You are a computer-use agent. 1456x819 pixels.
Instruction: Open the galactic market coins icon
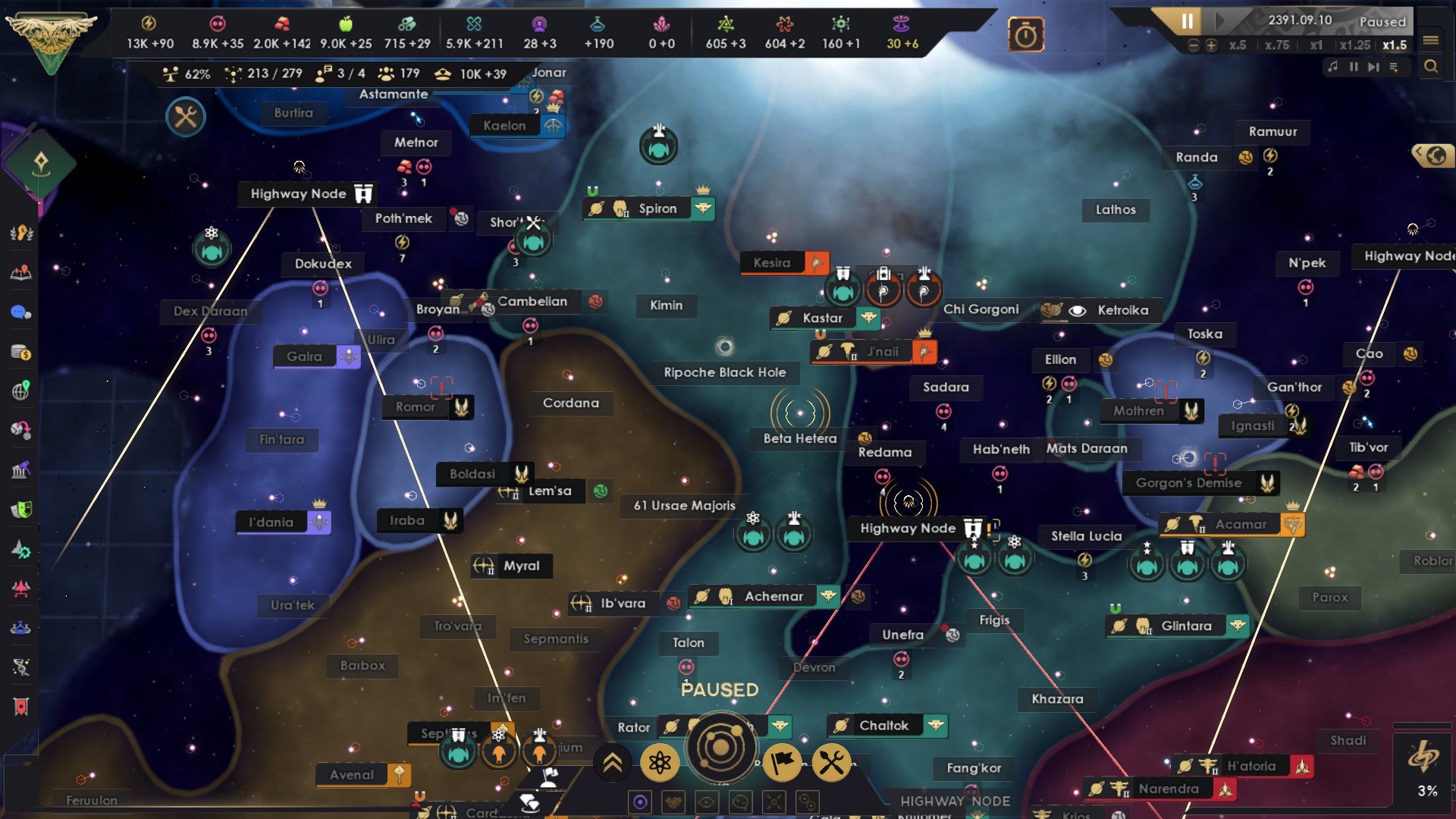click(21, 351)
